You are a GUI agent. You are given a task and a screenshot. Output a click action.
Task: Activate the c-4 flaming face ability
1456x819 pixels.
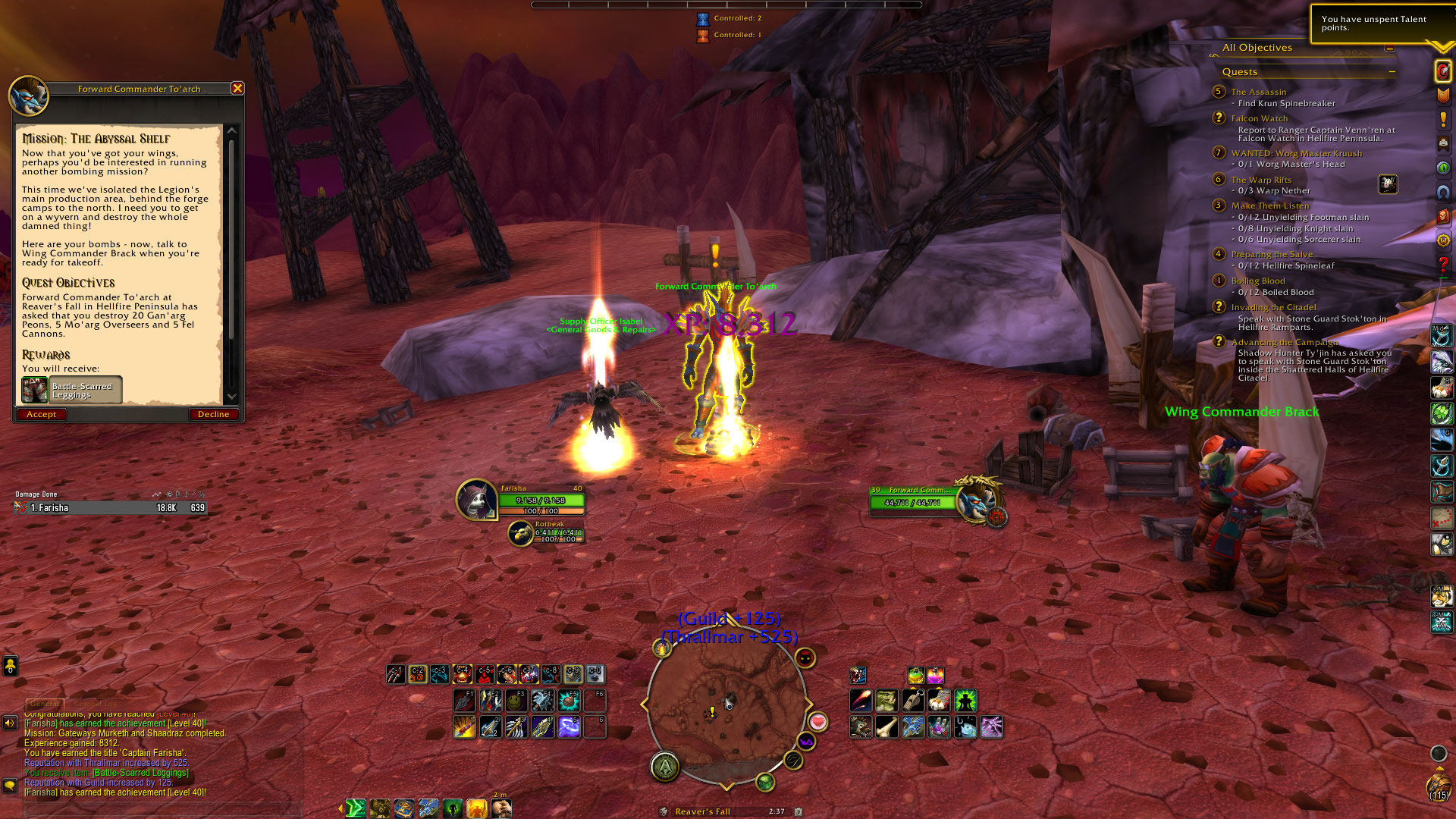tap(462, 673)
